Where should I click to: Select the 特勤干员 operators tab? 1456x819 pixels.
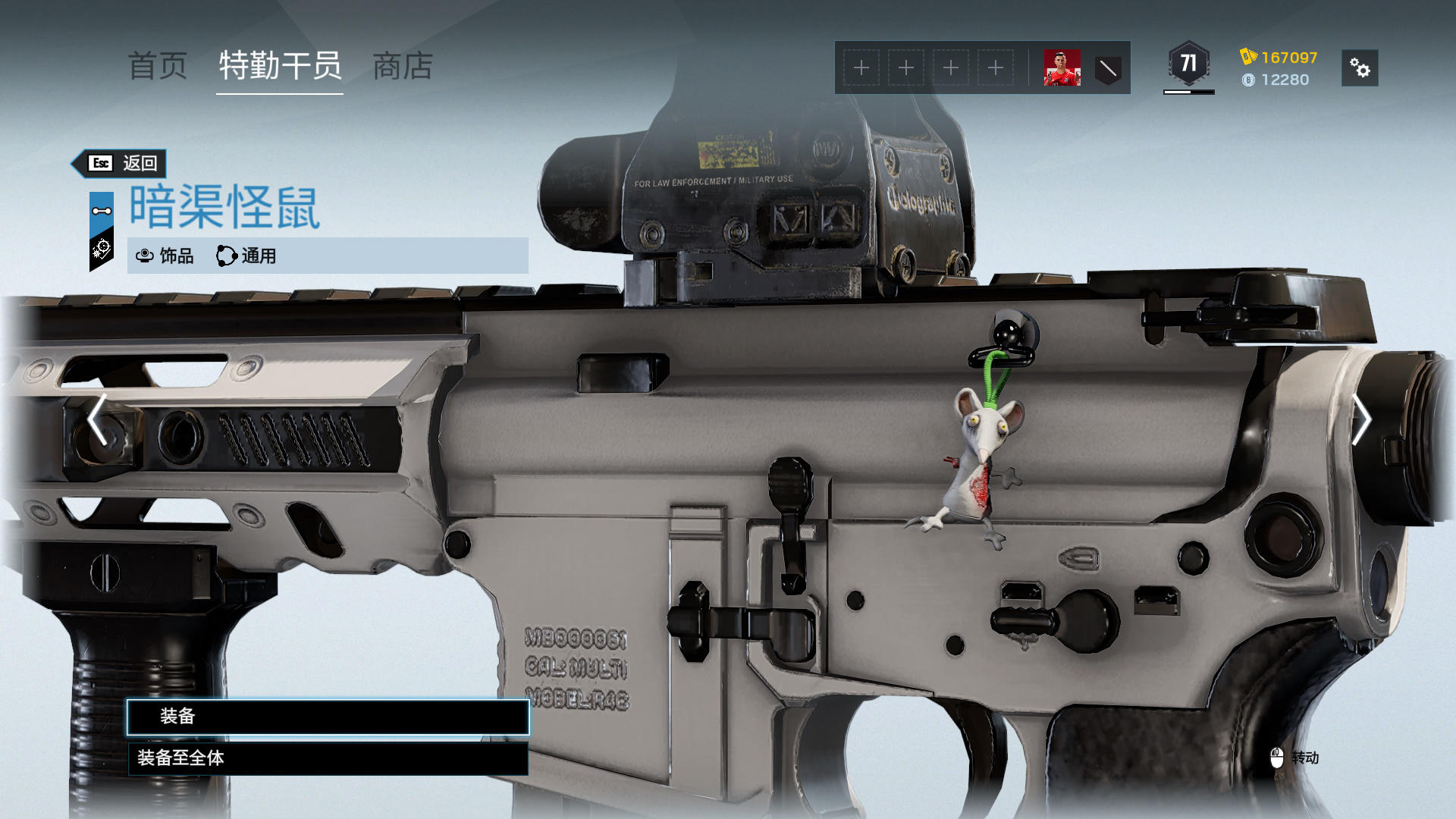280,67
